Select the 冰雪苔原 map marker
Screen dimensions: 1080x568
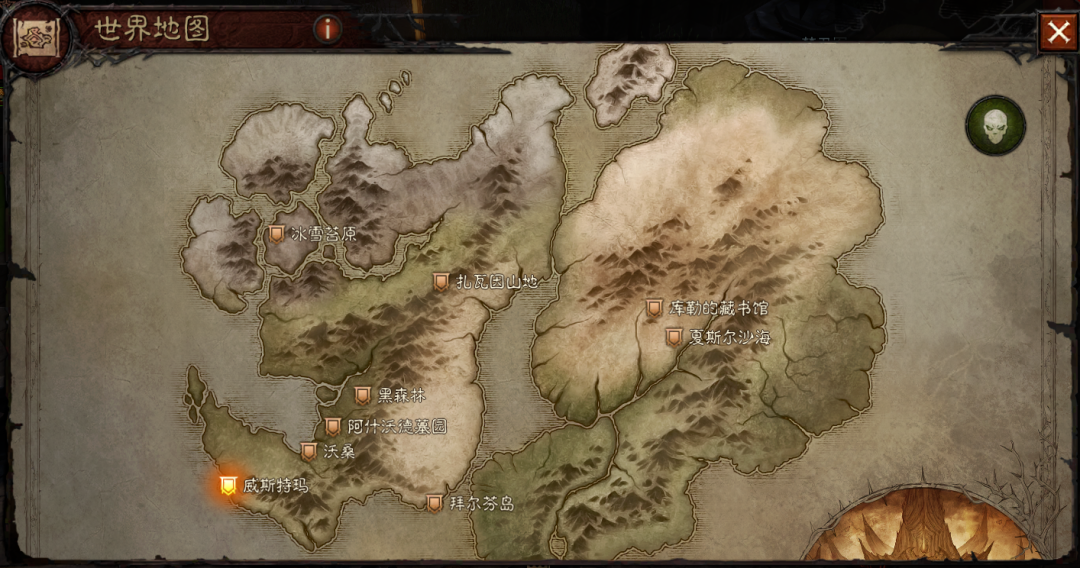[276, 234]
